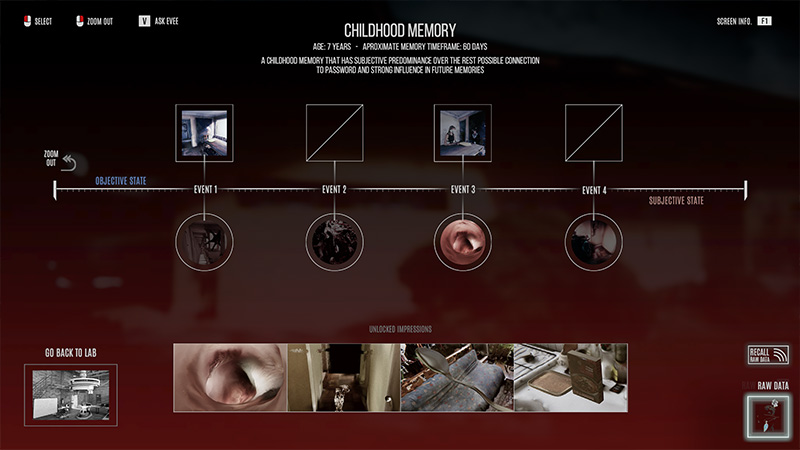Viewport: 800px width, 450px height.
Task: Pick the book on table unlocked impression
Action: pos(570,377)
